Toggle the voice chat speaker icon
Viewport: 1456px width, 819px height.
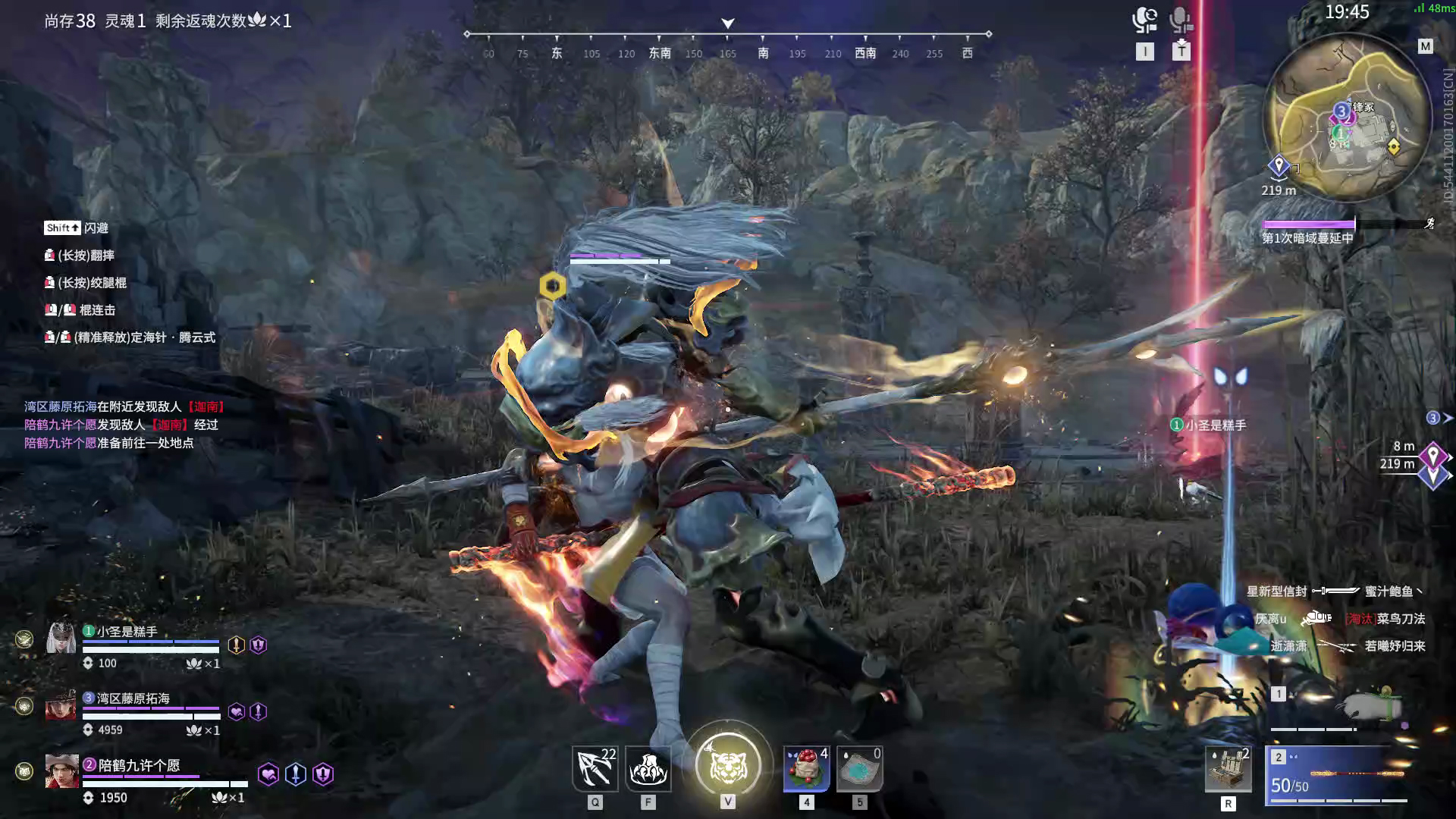[x=1144, y=20]
